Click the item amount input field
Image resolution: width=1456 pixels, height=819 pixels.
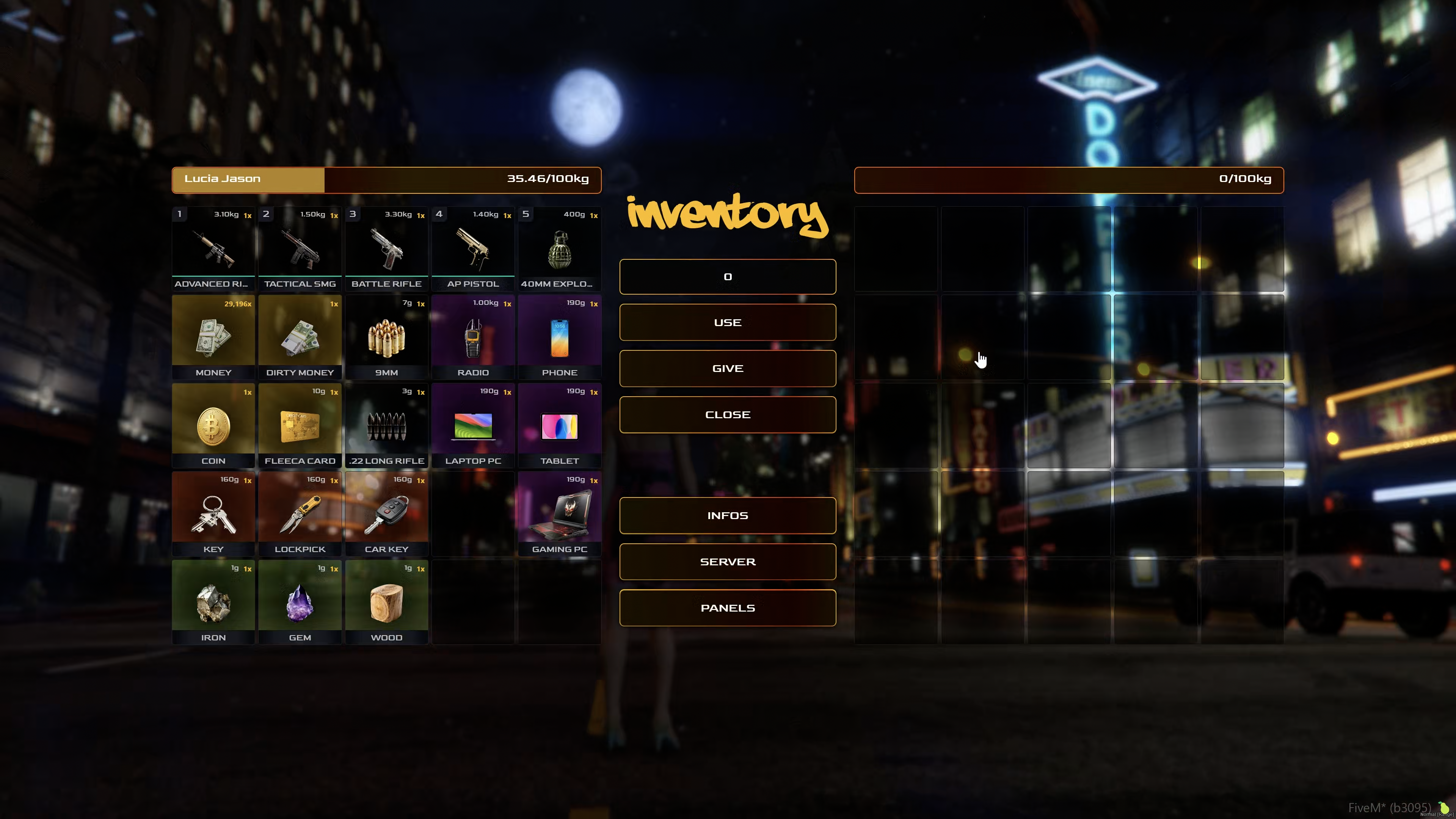(x=728, y=276)
